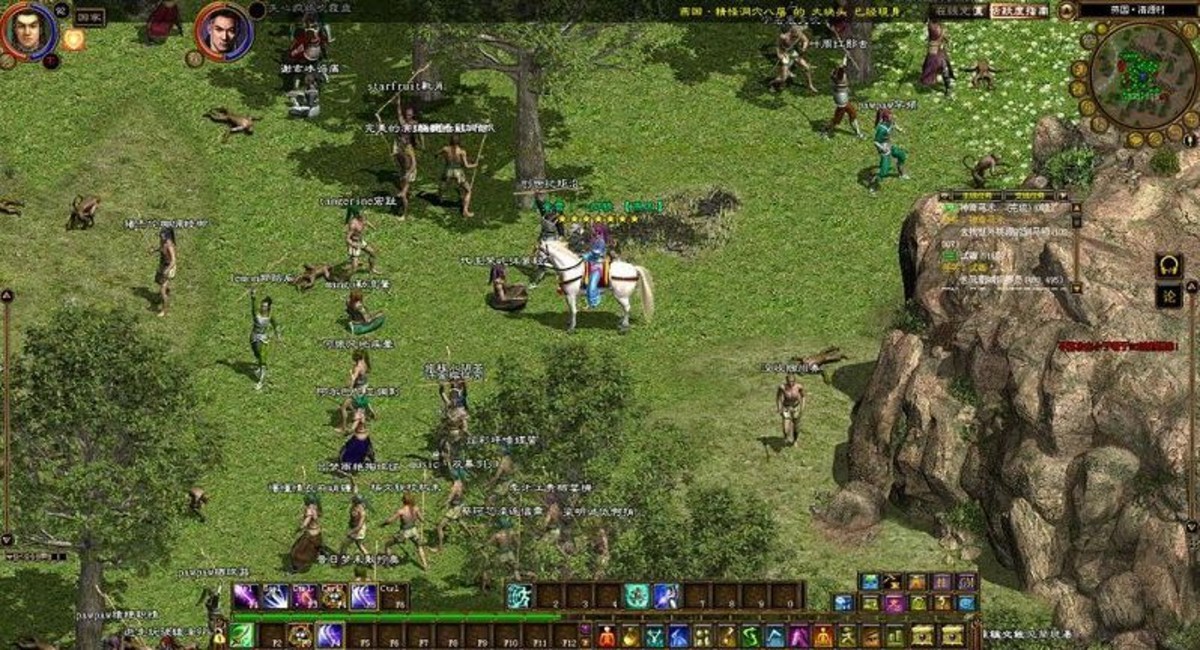Image resolution: width=1200 pixels, height=650 pixels.
Task: Click the headphones icon button
Action: (1168, 265)
